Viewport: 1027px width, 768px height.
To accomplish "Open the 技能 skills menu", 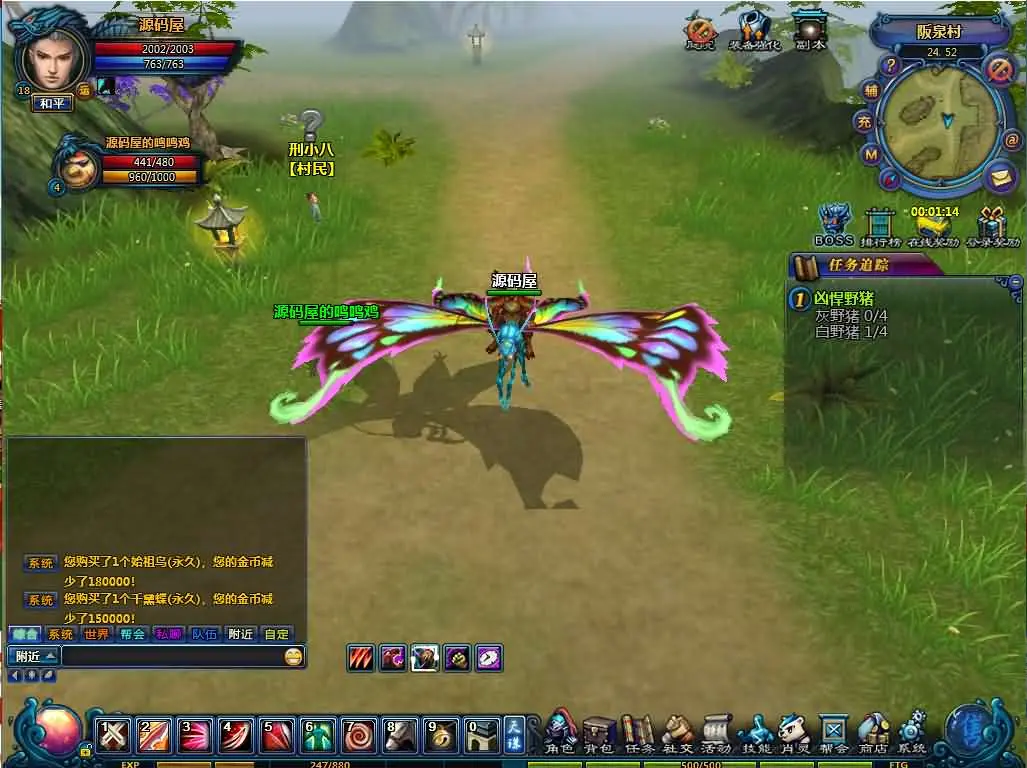I will (756, 732).
